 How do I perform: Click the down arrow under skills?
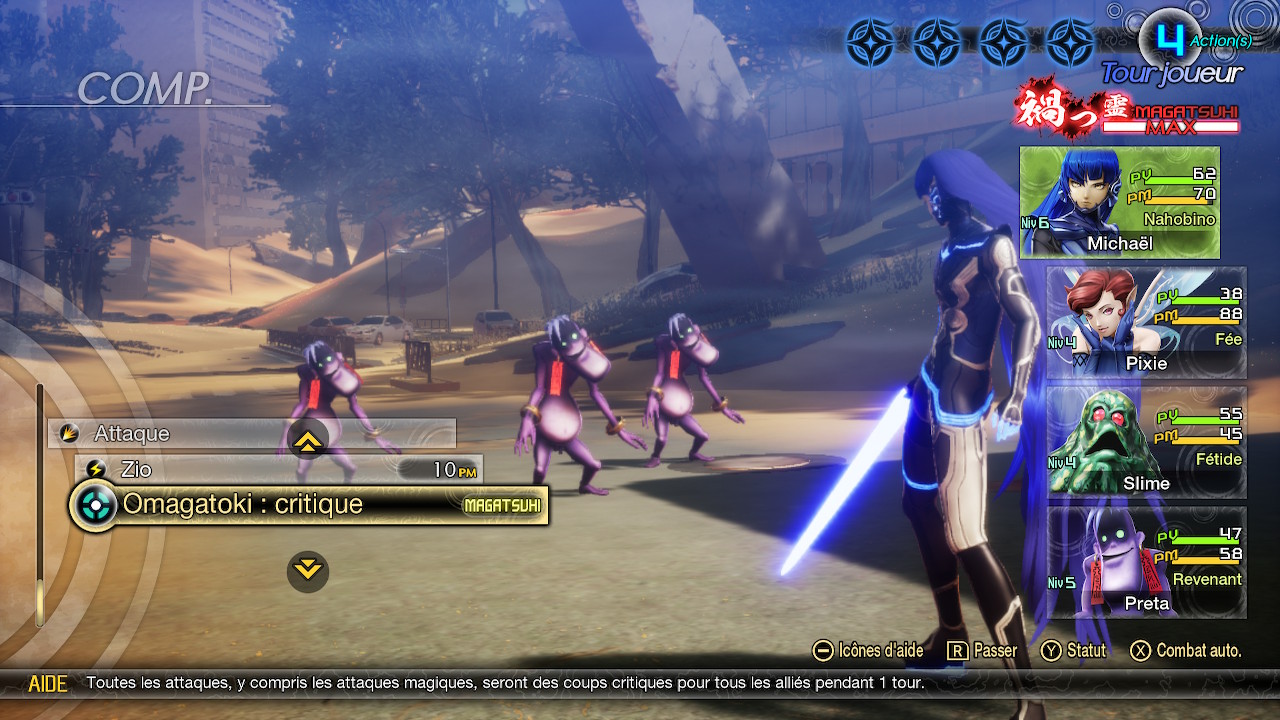(308, 570)
